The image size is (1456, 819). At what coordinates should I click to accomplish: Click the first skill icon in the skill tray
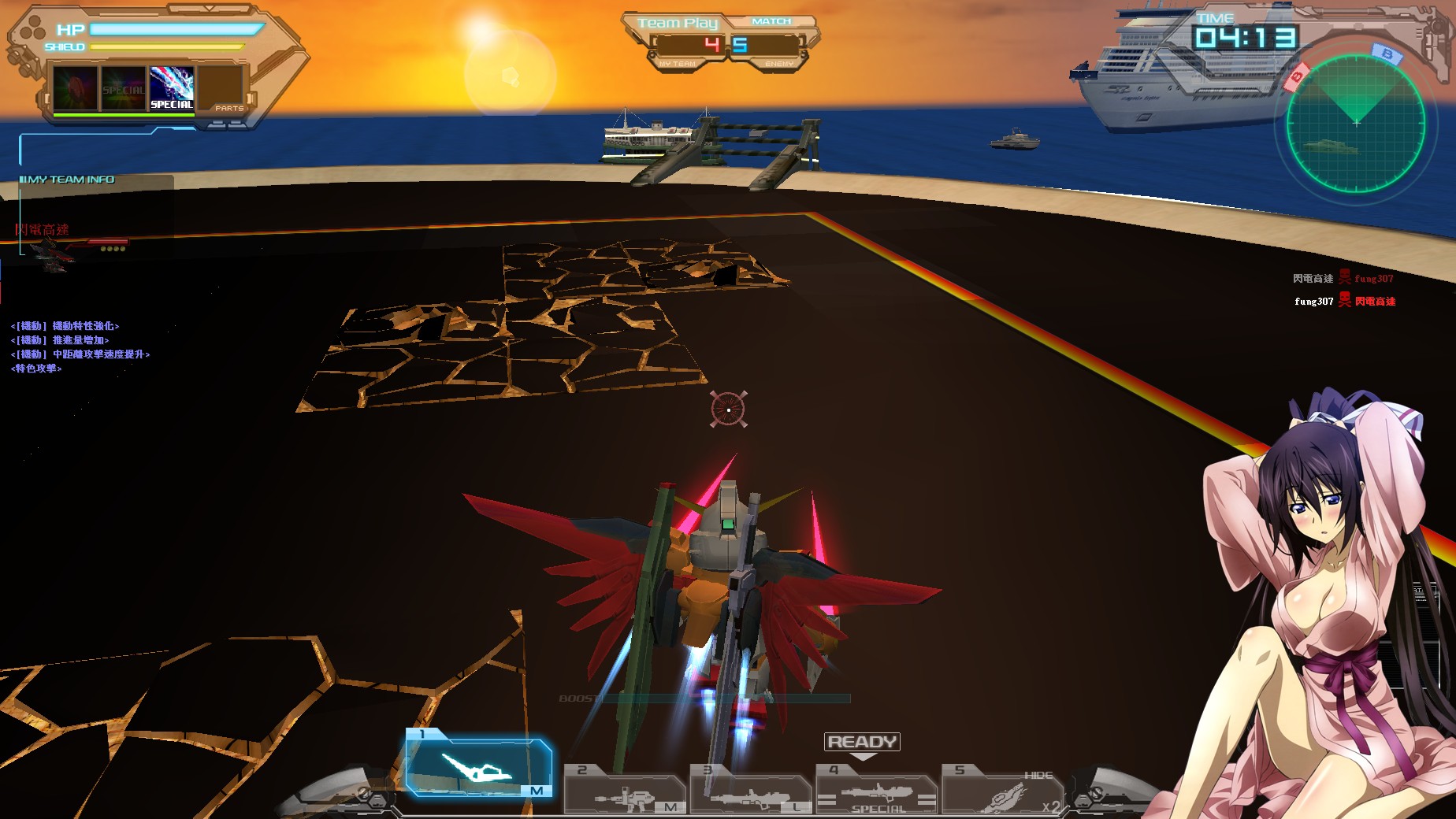(x=73, y=87)
